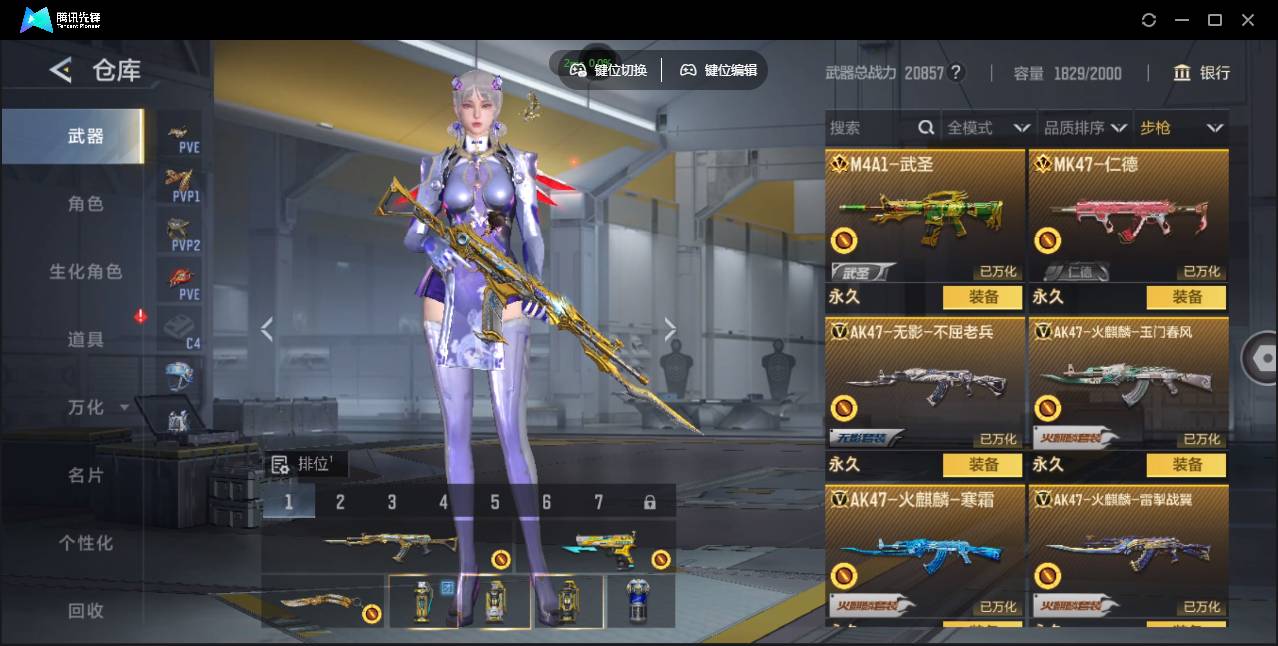Viewport: 1278px width, 646px height.
Task: Go back from the 仓库 warehouse screen
Action: point(61,70)
